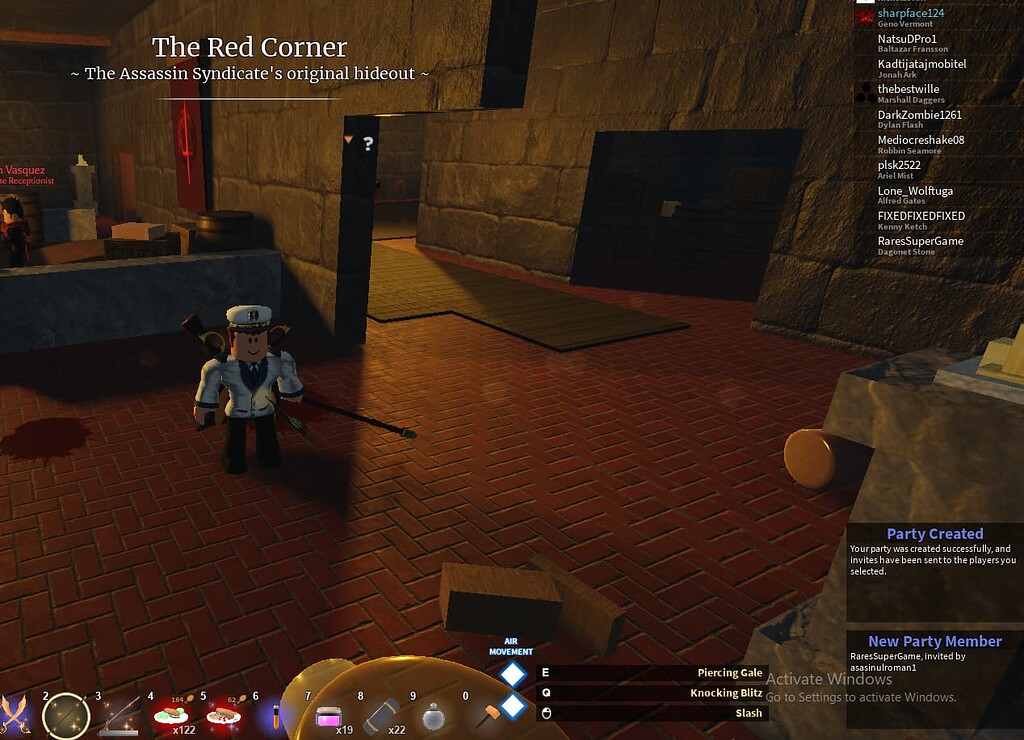Select RaresSuperGame in the player list
The image size is (1024, 740).
920,241
